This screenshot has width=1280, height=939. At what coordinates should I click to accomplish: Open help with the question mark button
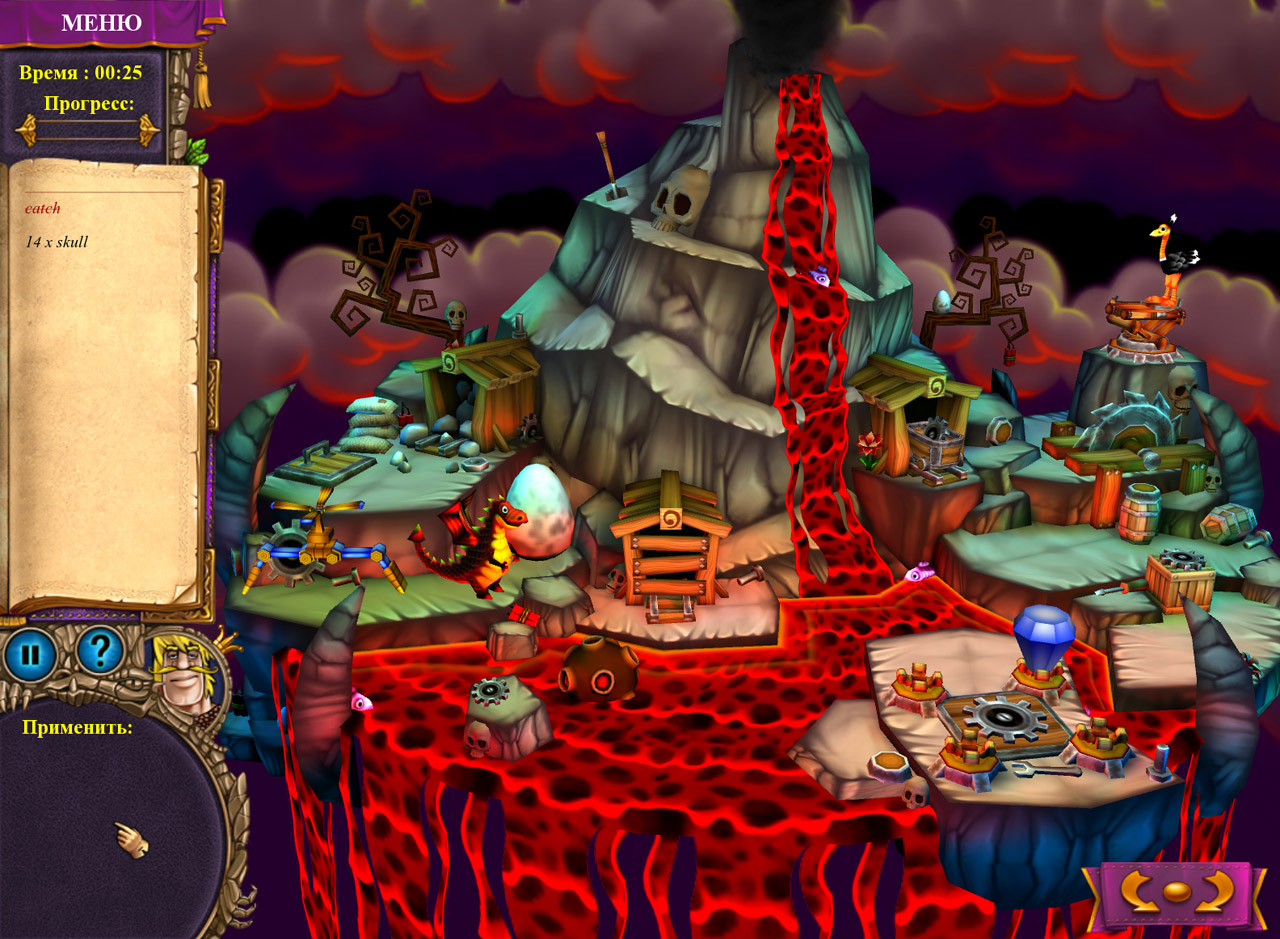pyautogui.click(x=99, y=652)
